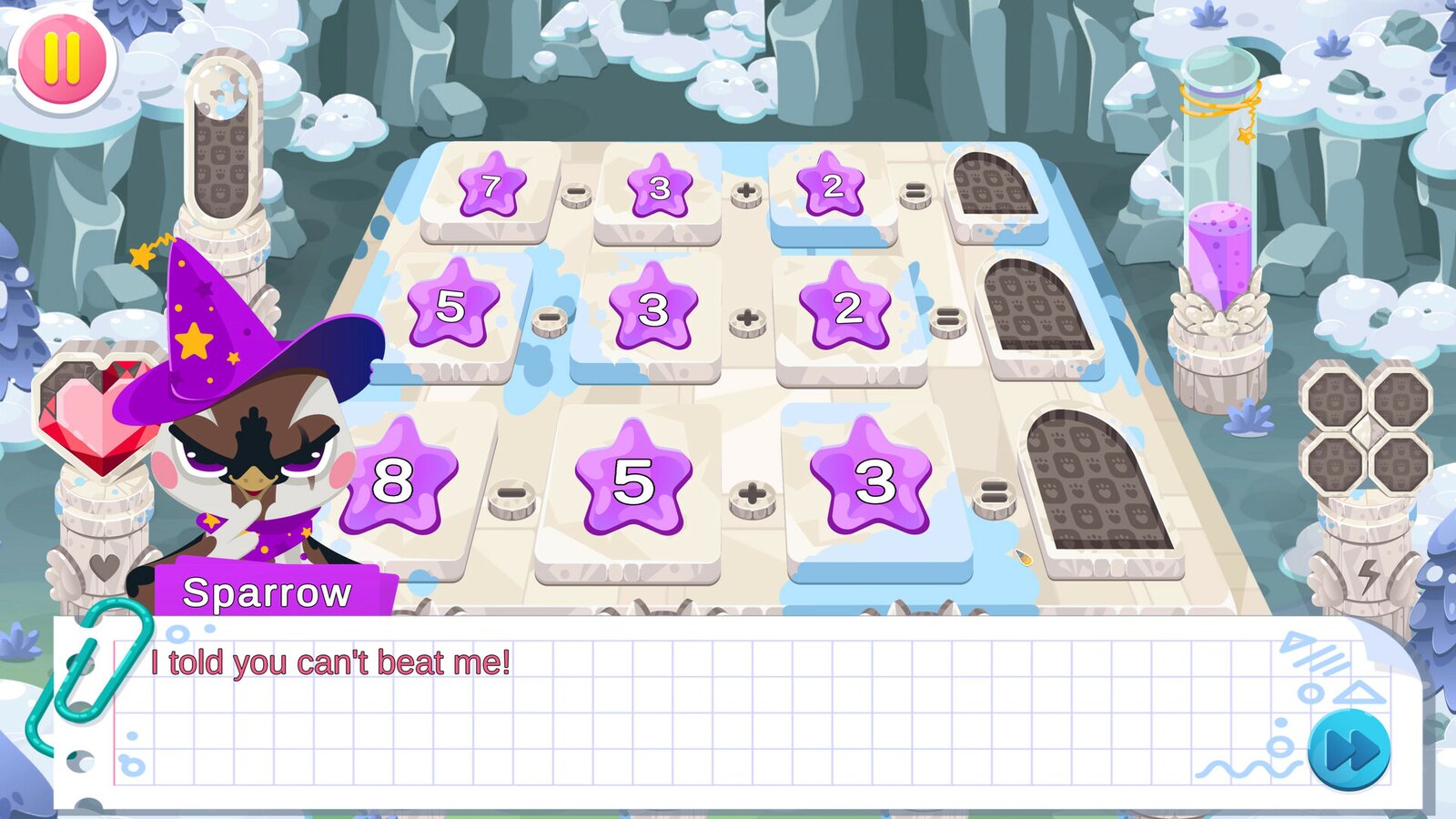Click the 3 star in the 7 − 3 + 2 row
Image resolution: width=1456 pixels, height=819 pixels.
point(660,187)
